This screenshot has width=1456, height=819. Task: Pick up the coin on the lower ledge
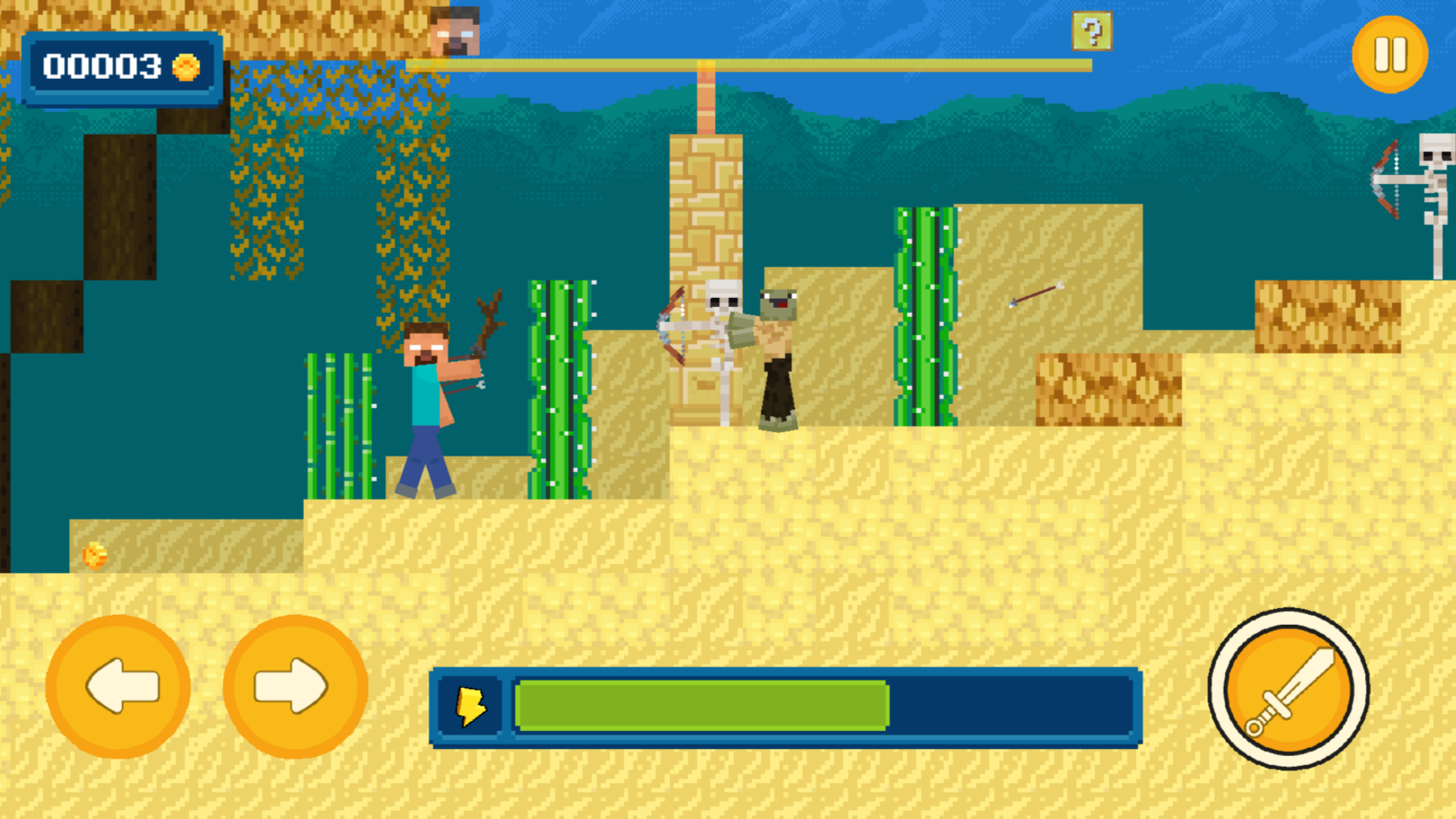click(96, 554)
